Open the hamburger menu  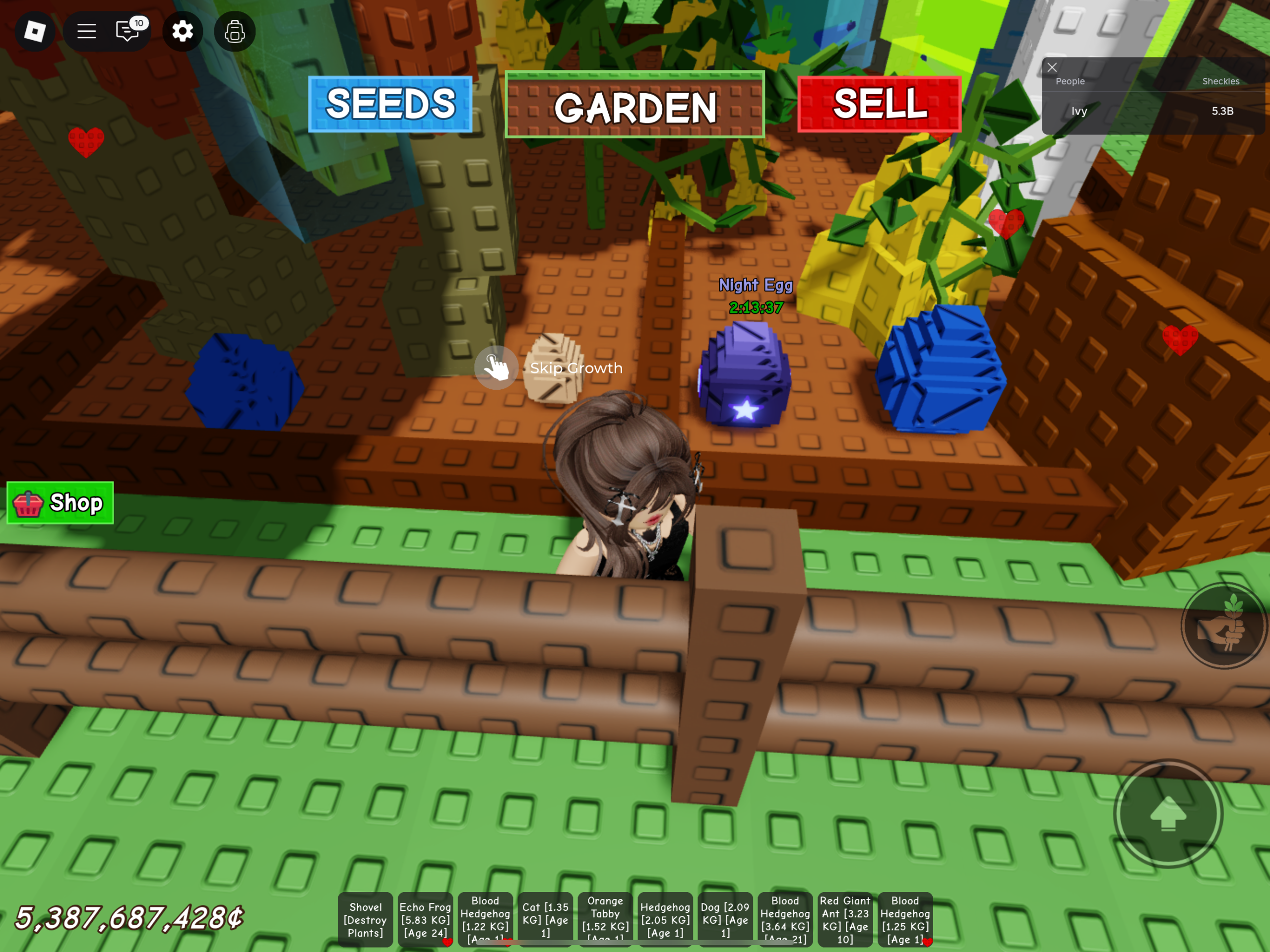(86, 32)
